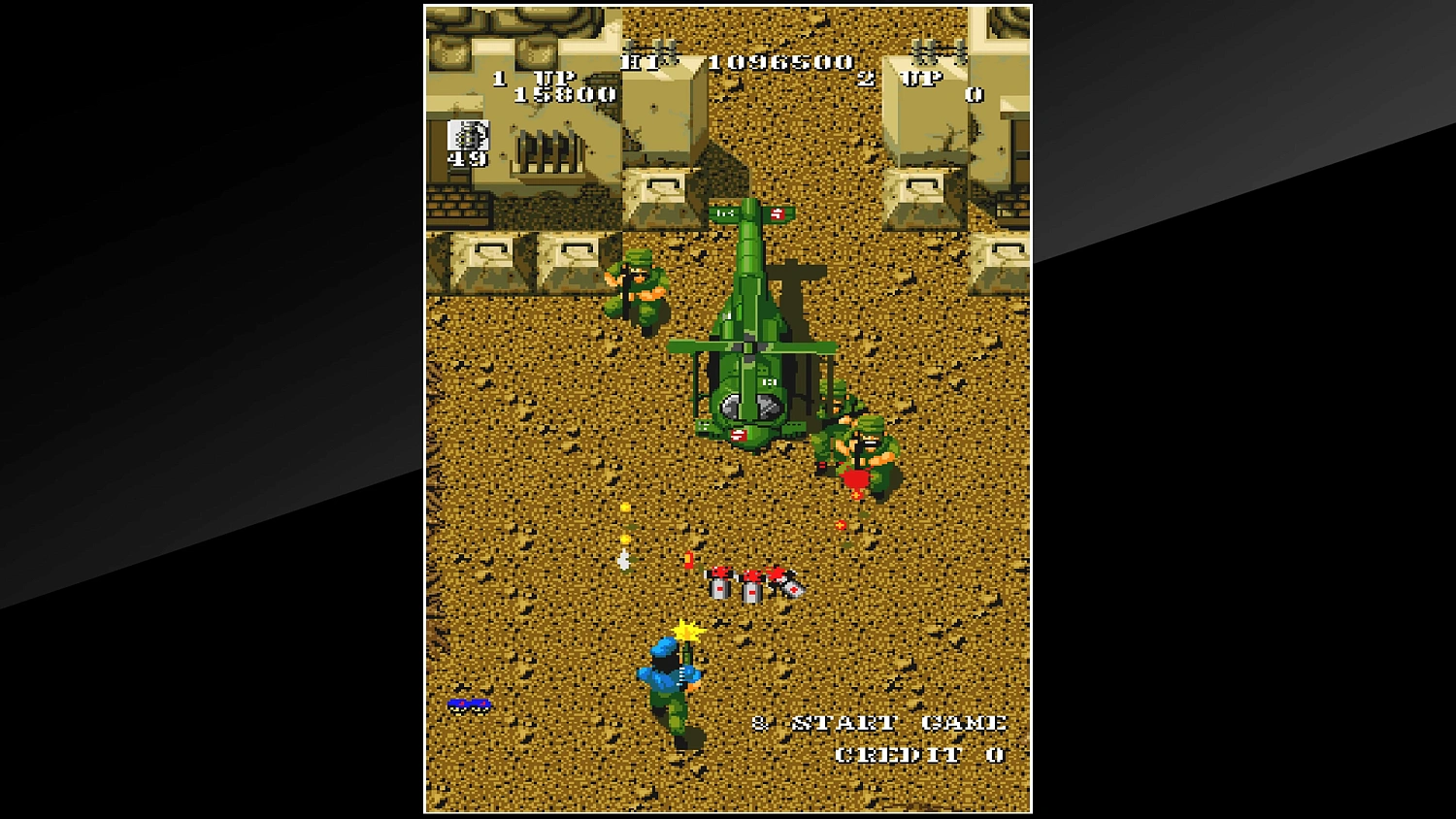Viewport: 1456px width, 819px height.
Task: Click the yellow bullet dot mid-screen
Action: pyautogui.click(x=624, y=508)
